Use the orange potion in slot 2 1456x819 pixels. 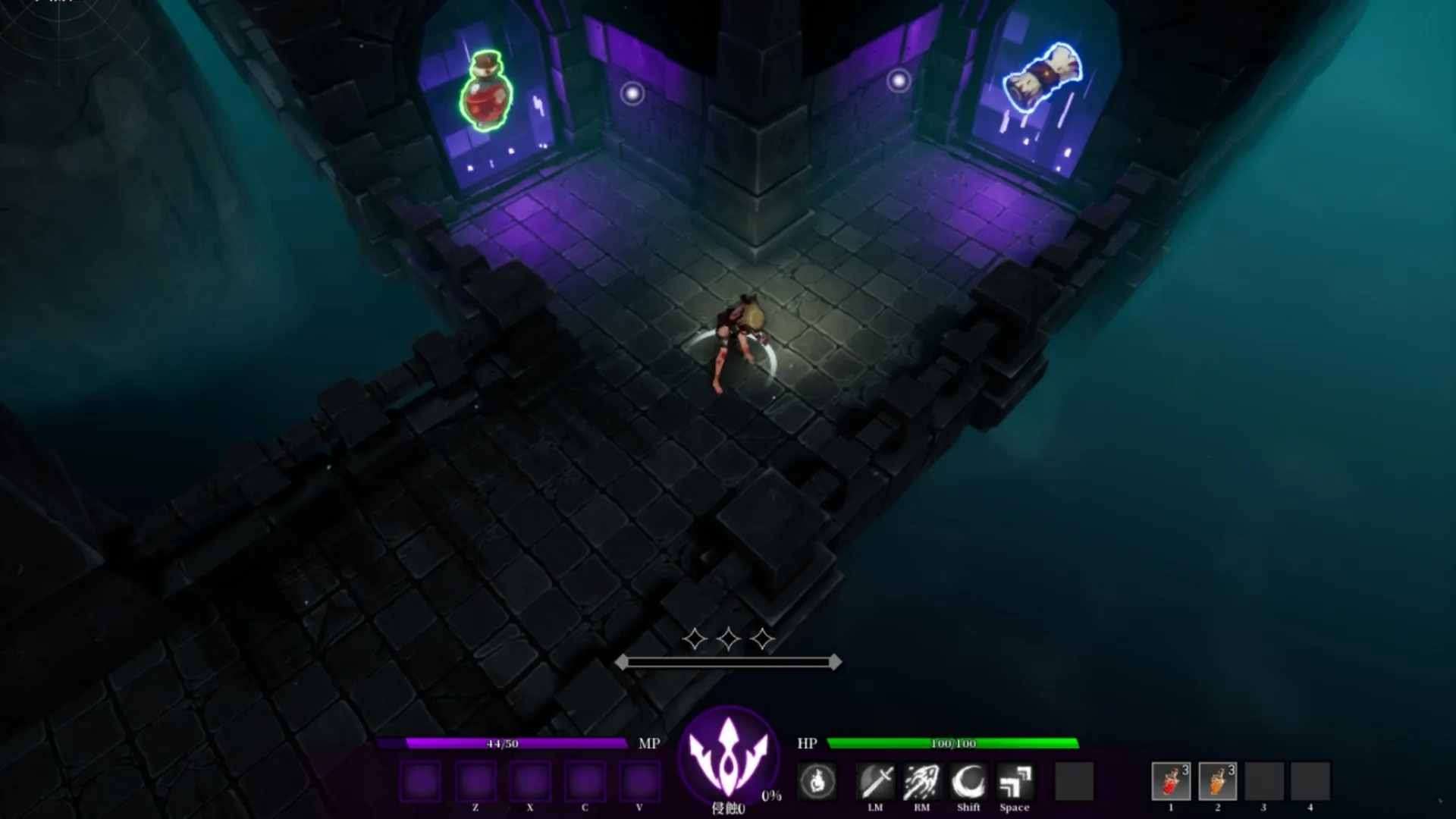[1217, 781]
